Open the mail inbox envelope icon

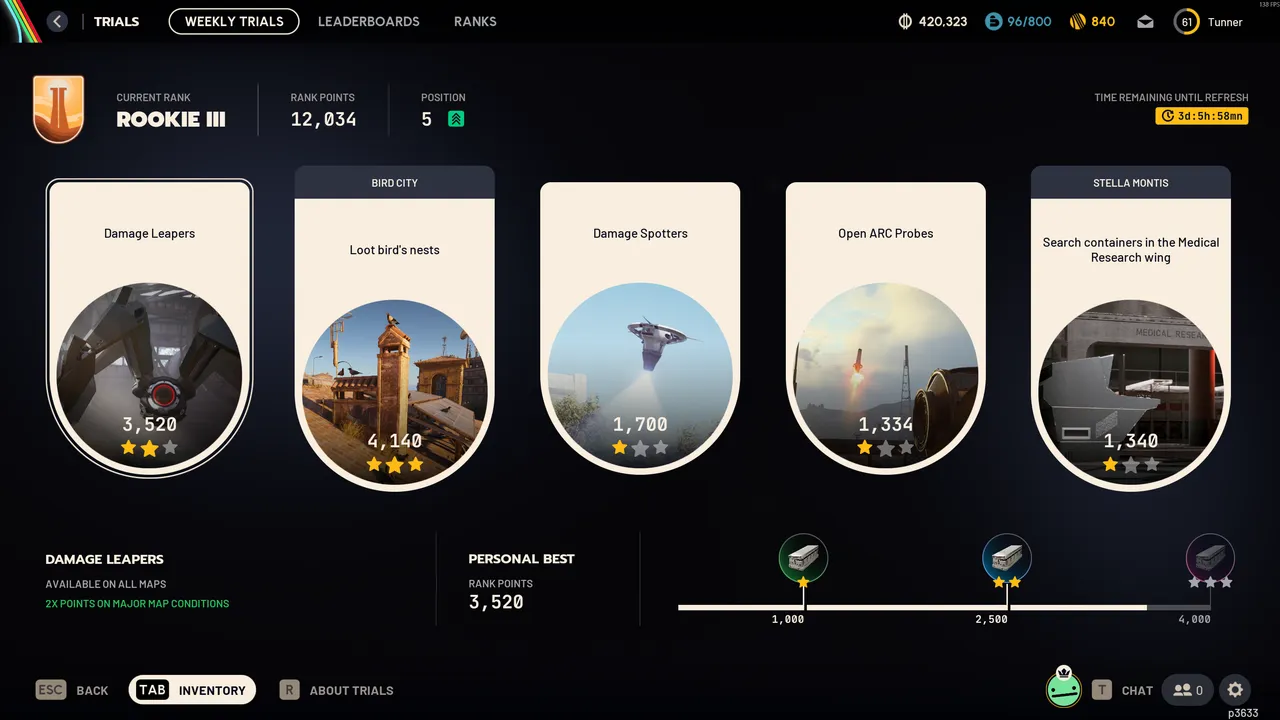coord(1144,20)
